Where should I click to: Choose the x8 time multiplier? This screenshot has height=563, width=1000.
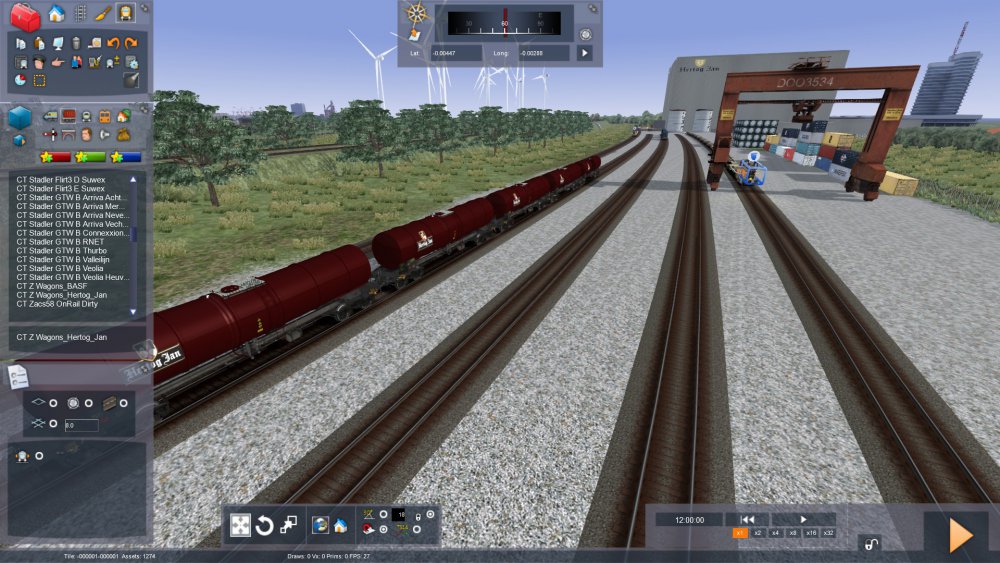pyautogui.click(x=793, y=533)
